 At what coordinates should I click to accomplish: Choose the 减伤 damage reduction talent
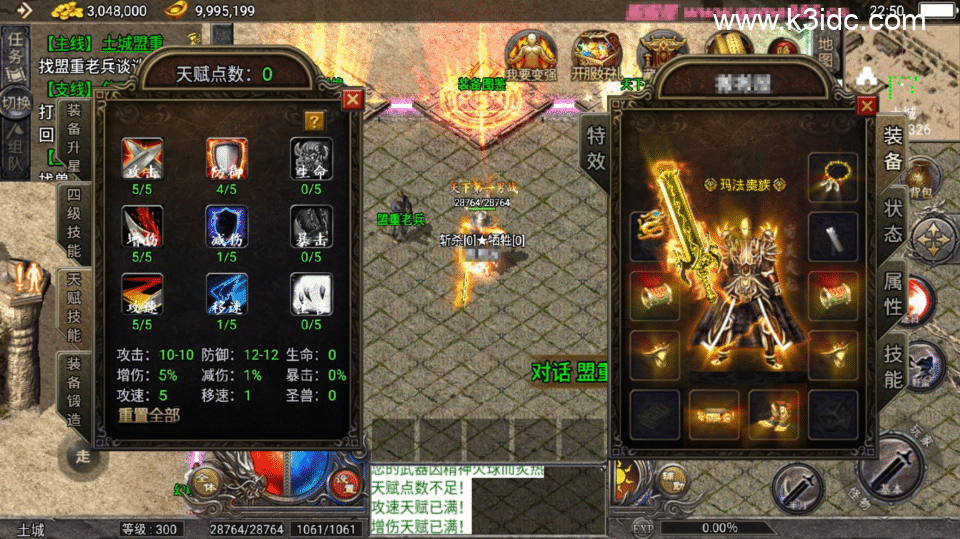click(226, 226)
